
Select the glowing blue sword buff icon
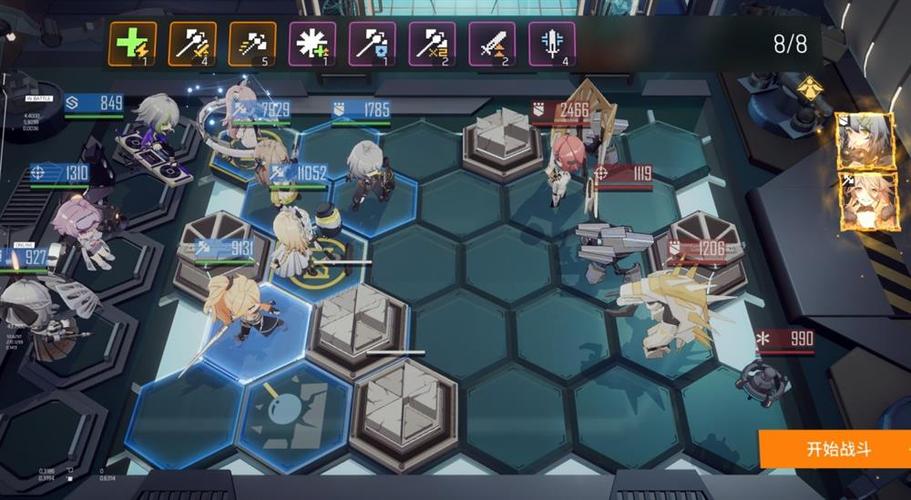tap(552, 44)
